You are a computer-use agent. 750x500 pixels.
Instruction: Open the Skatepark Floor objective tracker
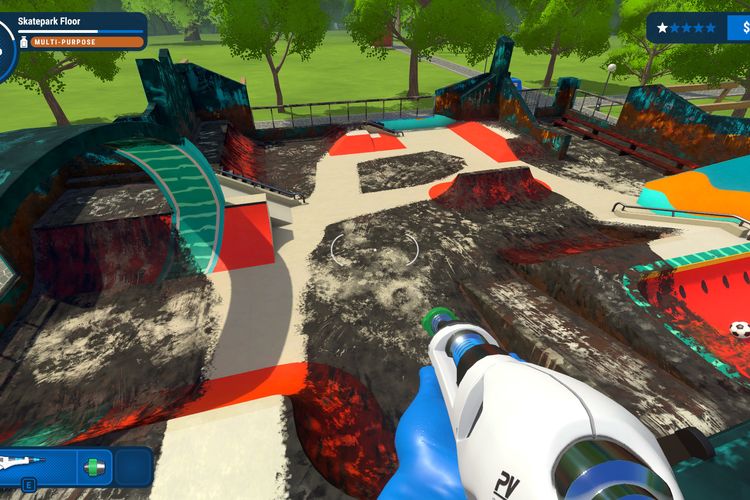(x=80, y=21)
